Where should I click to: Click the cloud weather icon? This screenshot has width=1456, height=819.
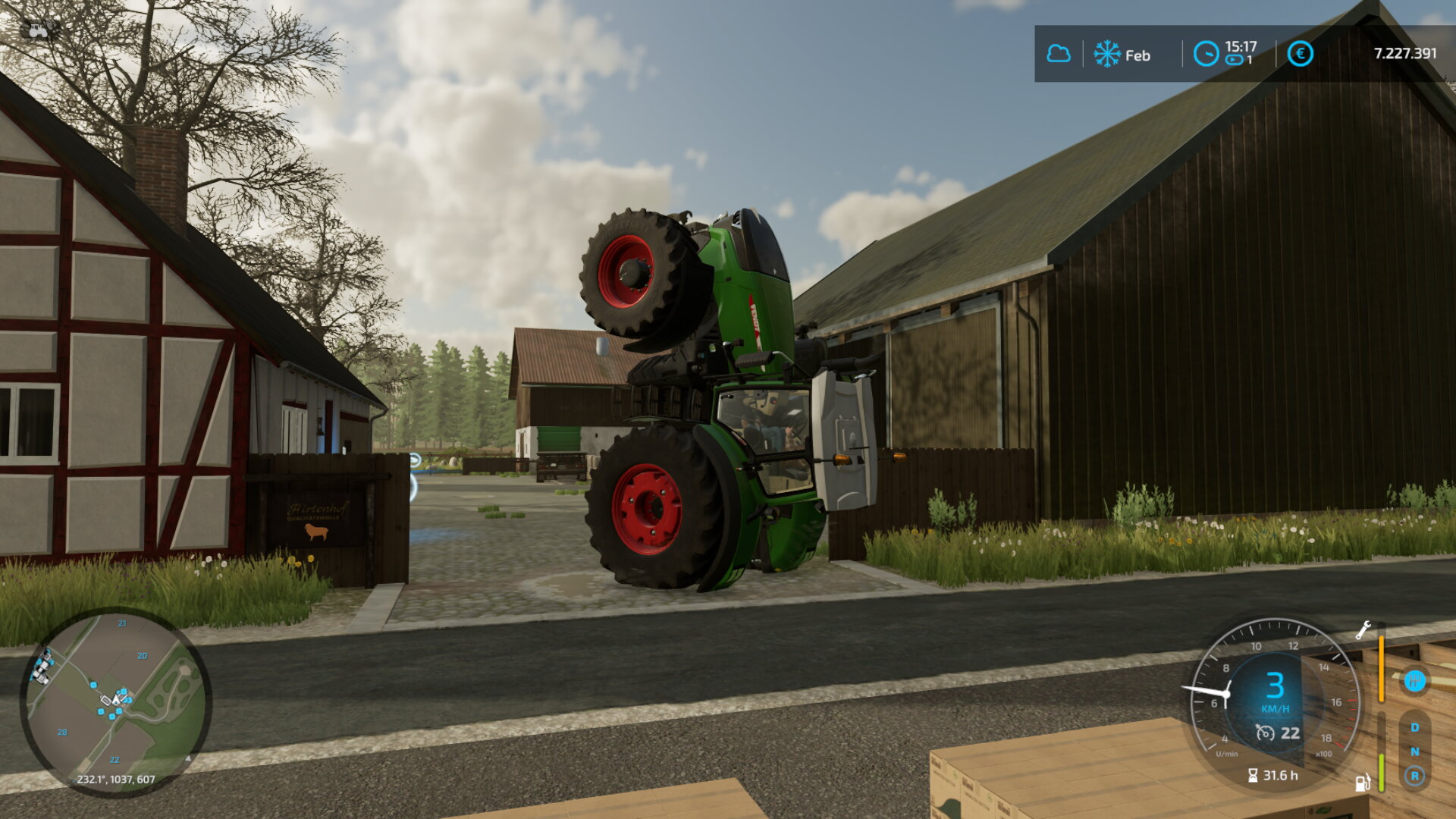pos(1059,54)
